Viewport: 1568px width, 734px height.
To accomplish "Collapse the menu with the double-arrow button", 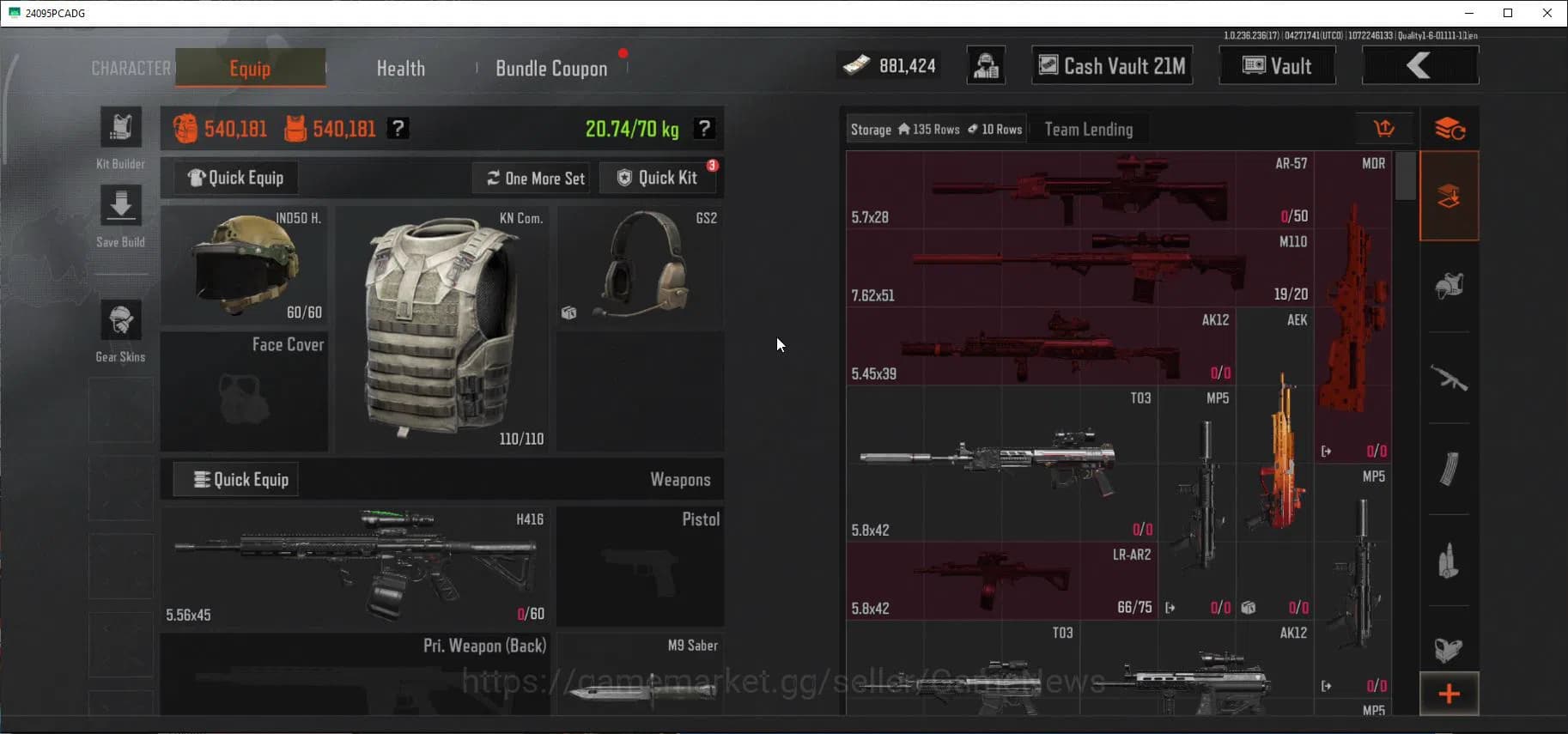I will 1419,64.
